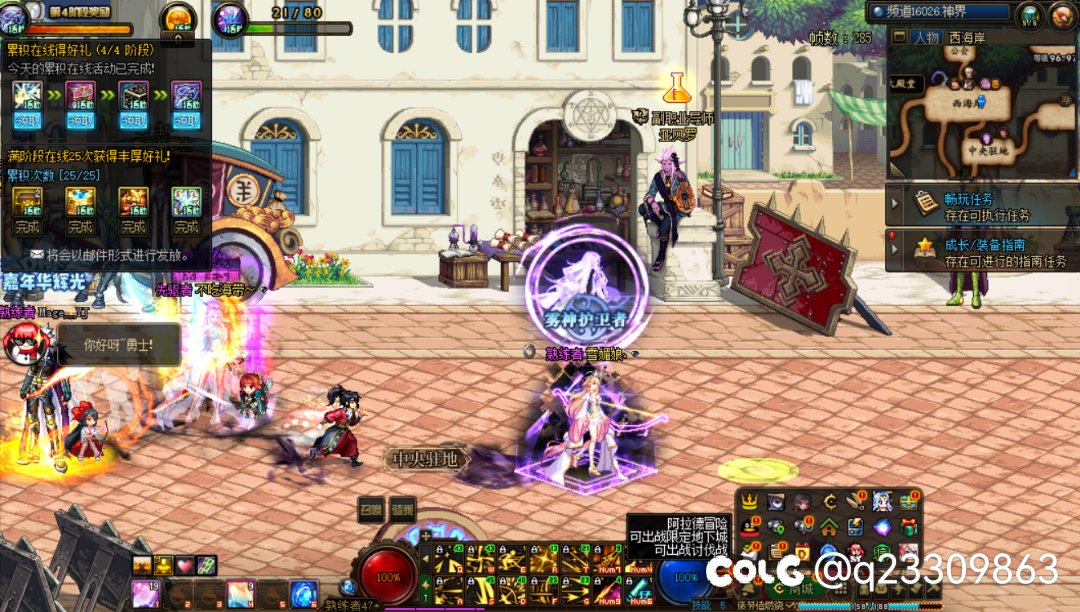Claim the first online reward with 领取

pyautogui.click(x=26, y=121)
